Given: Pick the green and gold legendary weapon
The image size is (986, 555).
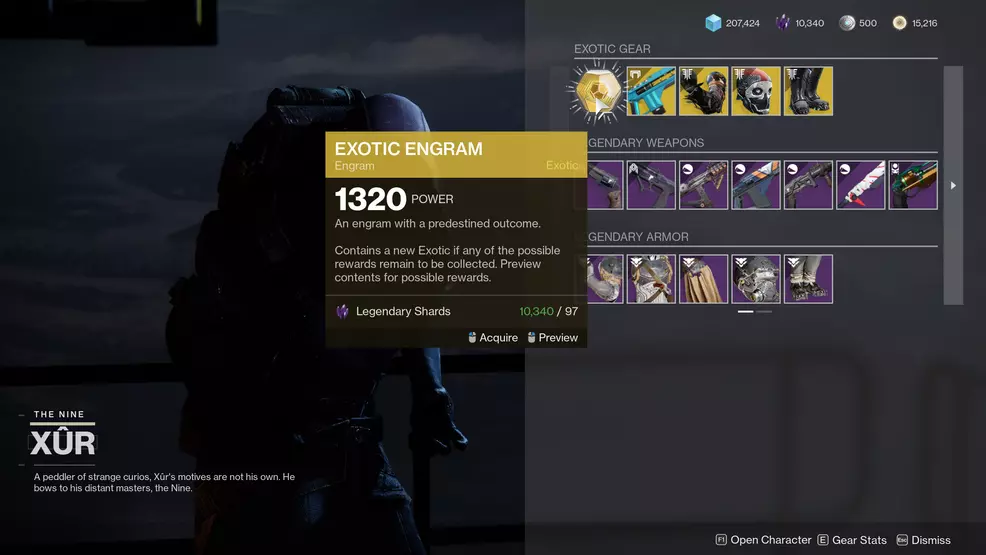Looking at the screenshot, I should (913, 185).
